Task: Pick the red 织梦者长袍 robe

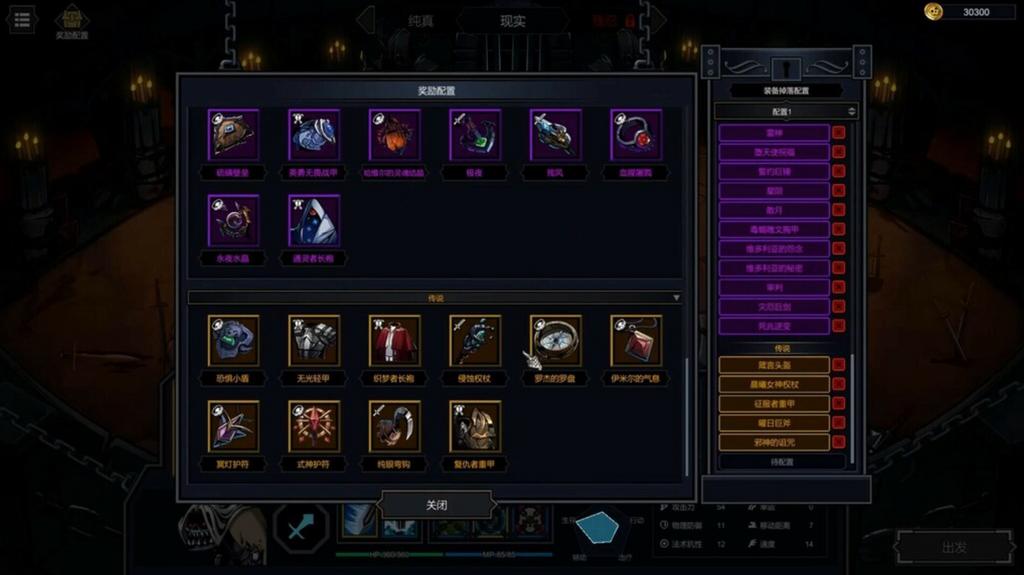Action: pyautogui.click(x=395, y=341)
